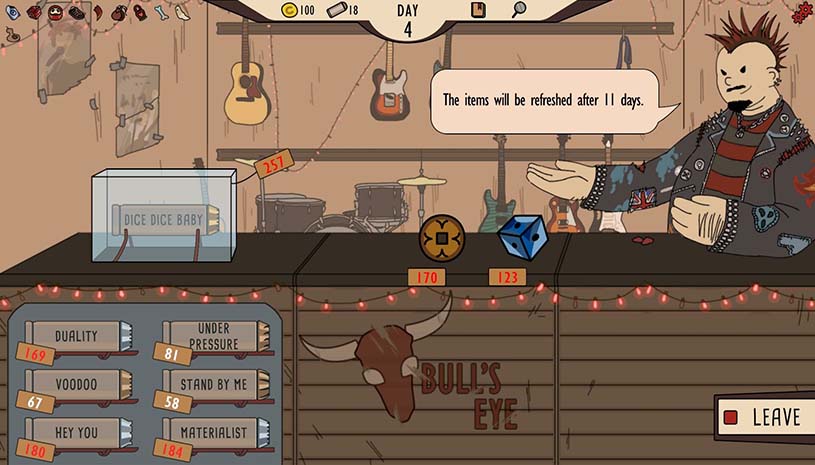815x465 pixels.
Task: Open the journal book icon
Action: pos(479,10)
